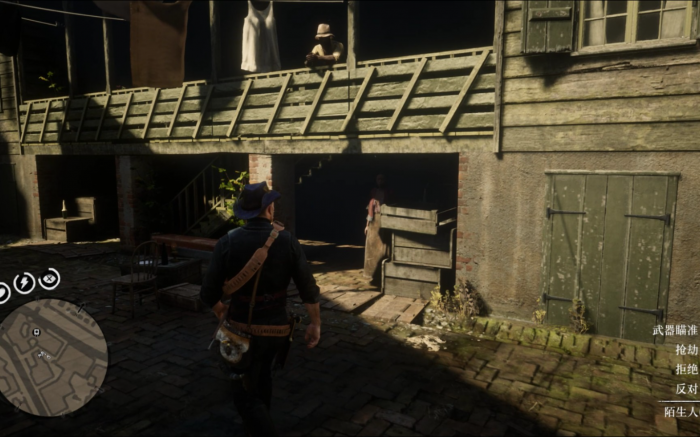Select the 抢劫 option
This screenshot has height=437, width=700.
tap(686, 350)
